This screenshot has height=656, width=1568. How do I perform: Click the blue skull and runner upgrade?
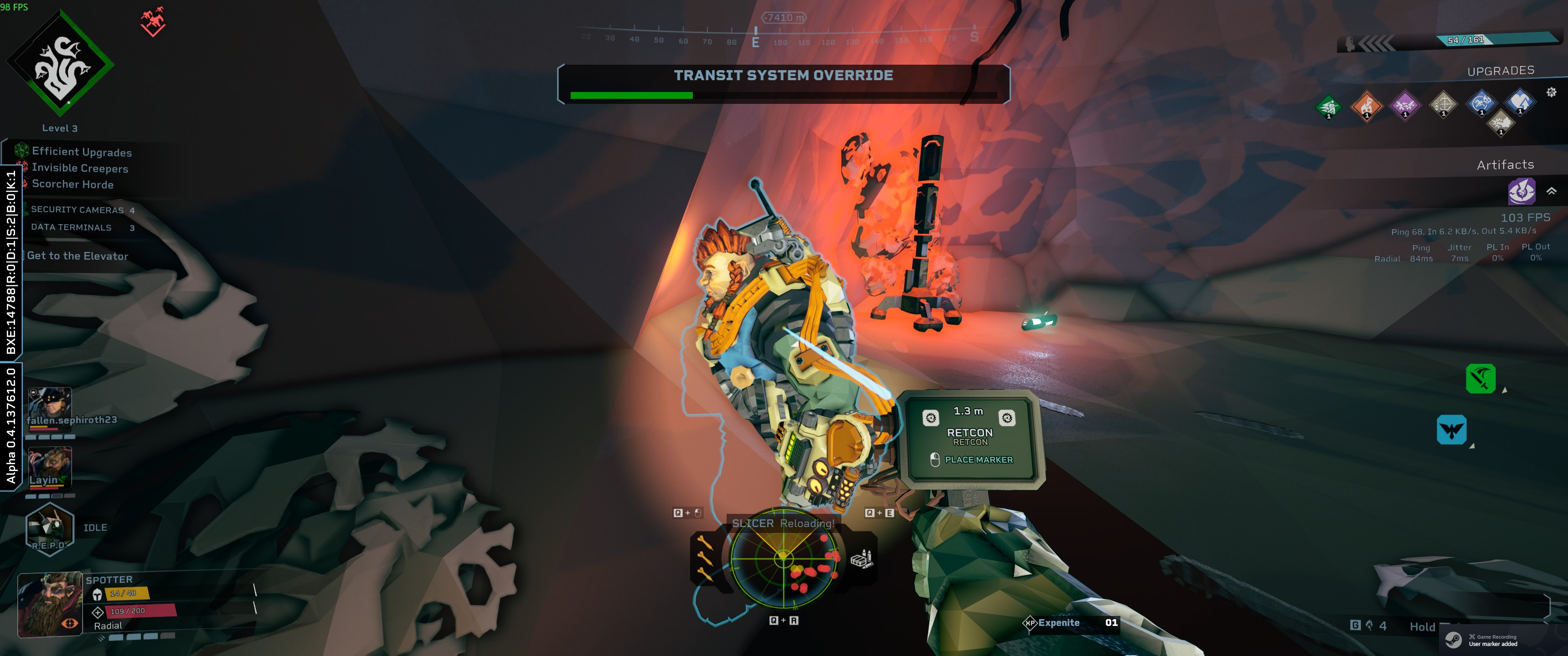click(1481, 102)
